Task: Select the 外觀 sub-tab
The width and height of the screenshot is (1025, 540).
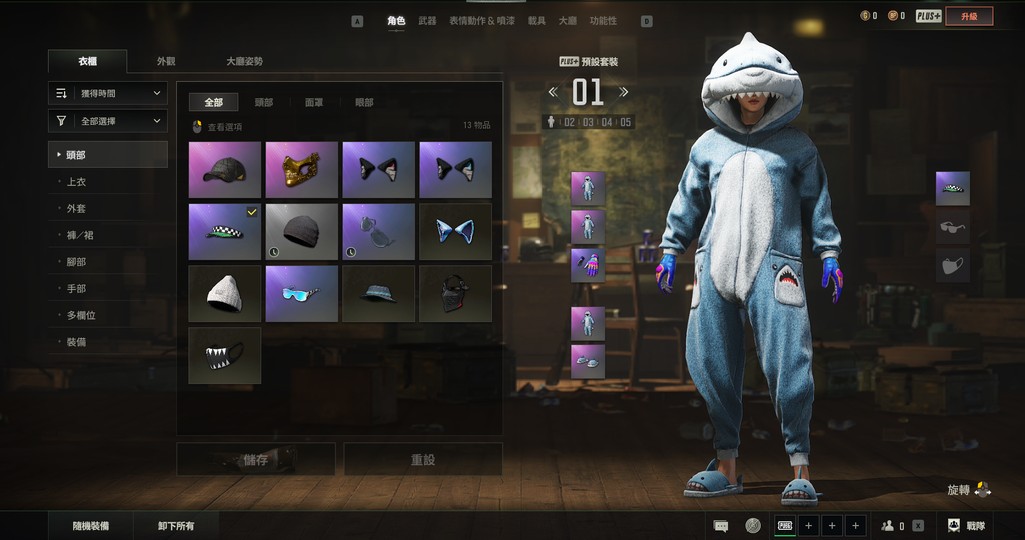Action: coord(166,61)
